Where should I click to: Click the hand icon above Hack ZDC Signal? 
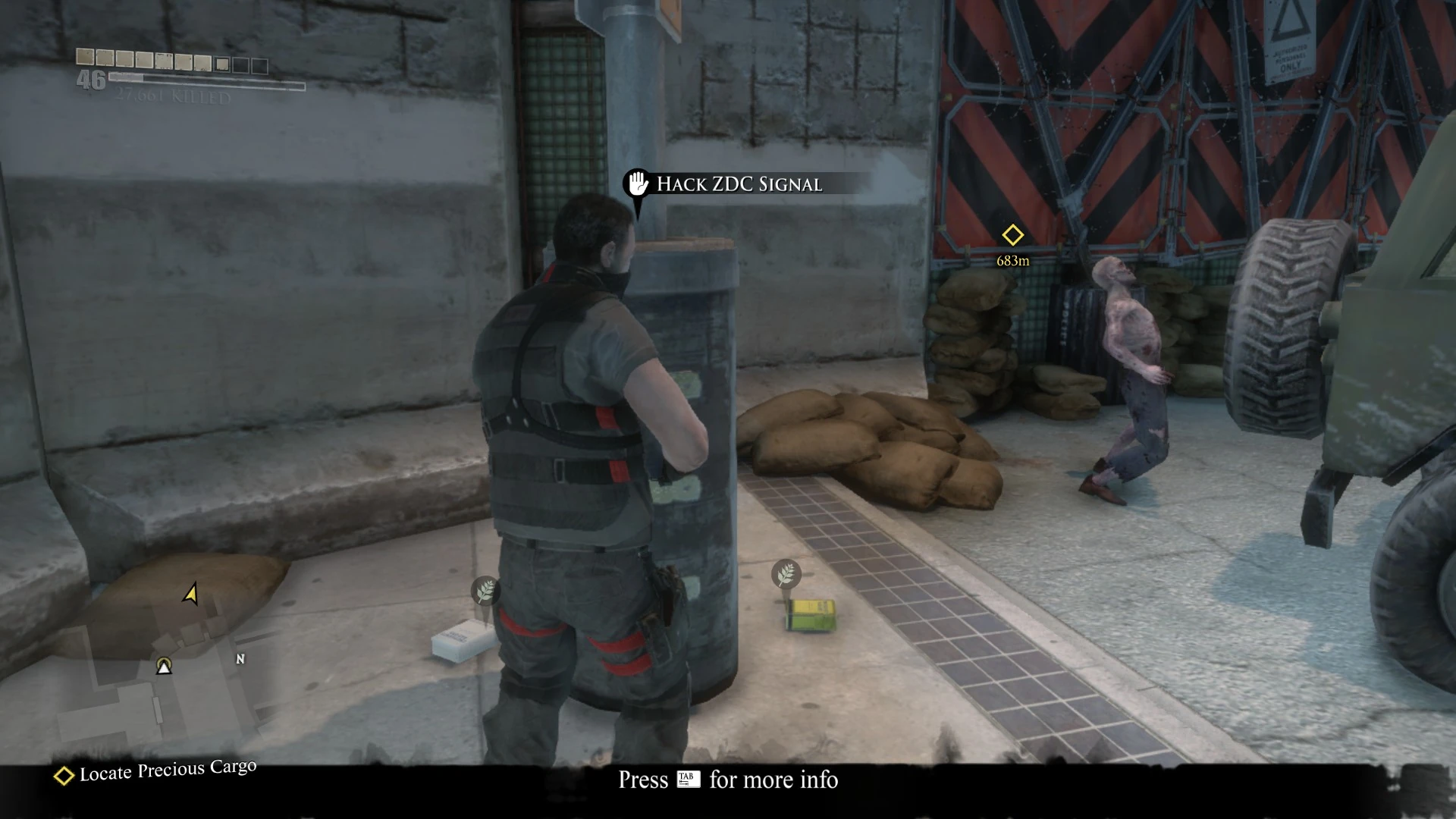coord(635,183)
